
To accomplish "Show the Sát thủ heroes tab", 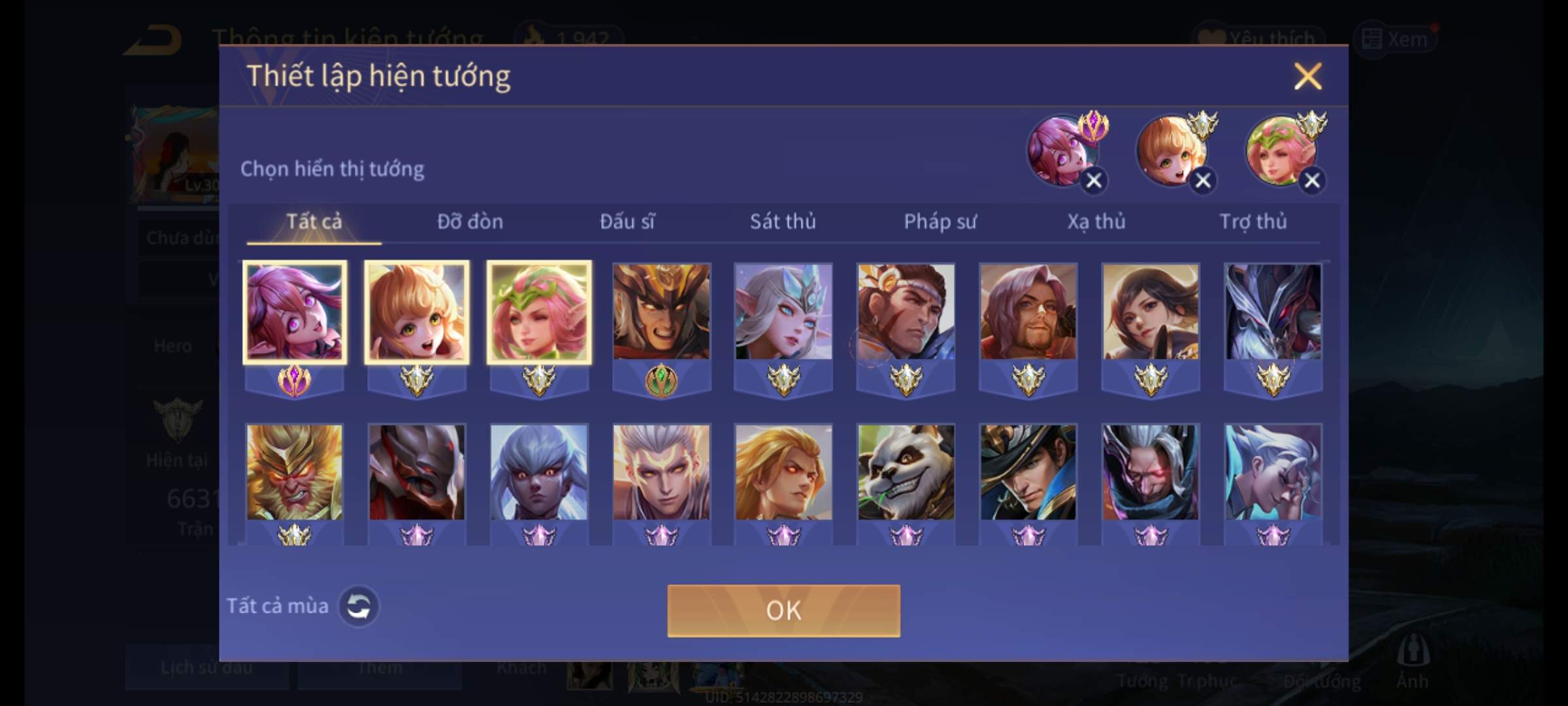I will tap(783, 222).
